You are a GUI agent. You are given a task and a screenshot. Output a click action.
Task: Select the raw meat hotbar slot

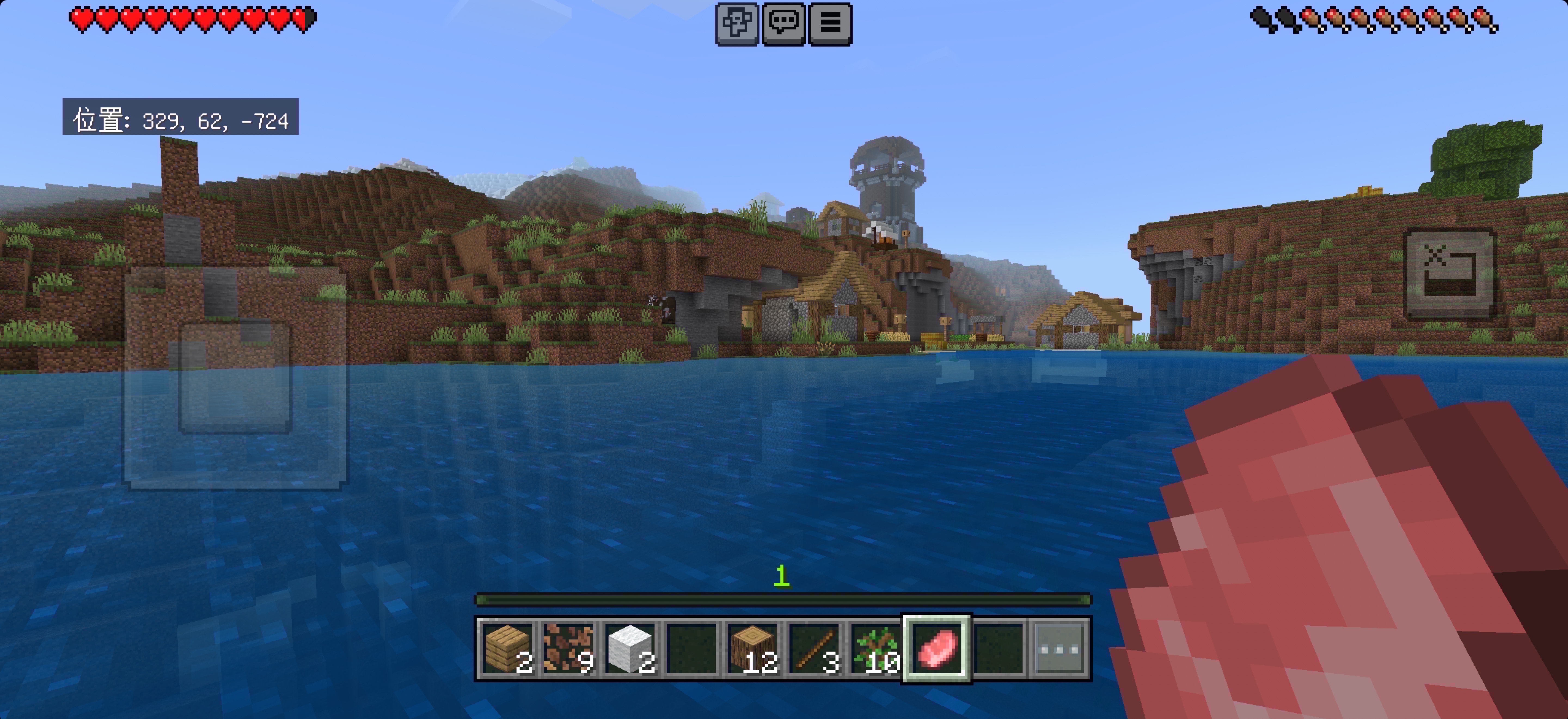tap(937, 649)
